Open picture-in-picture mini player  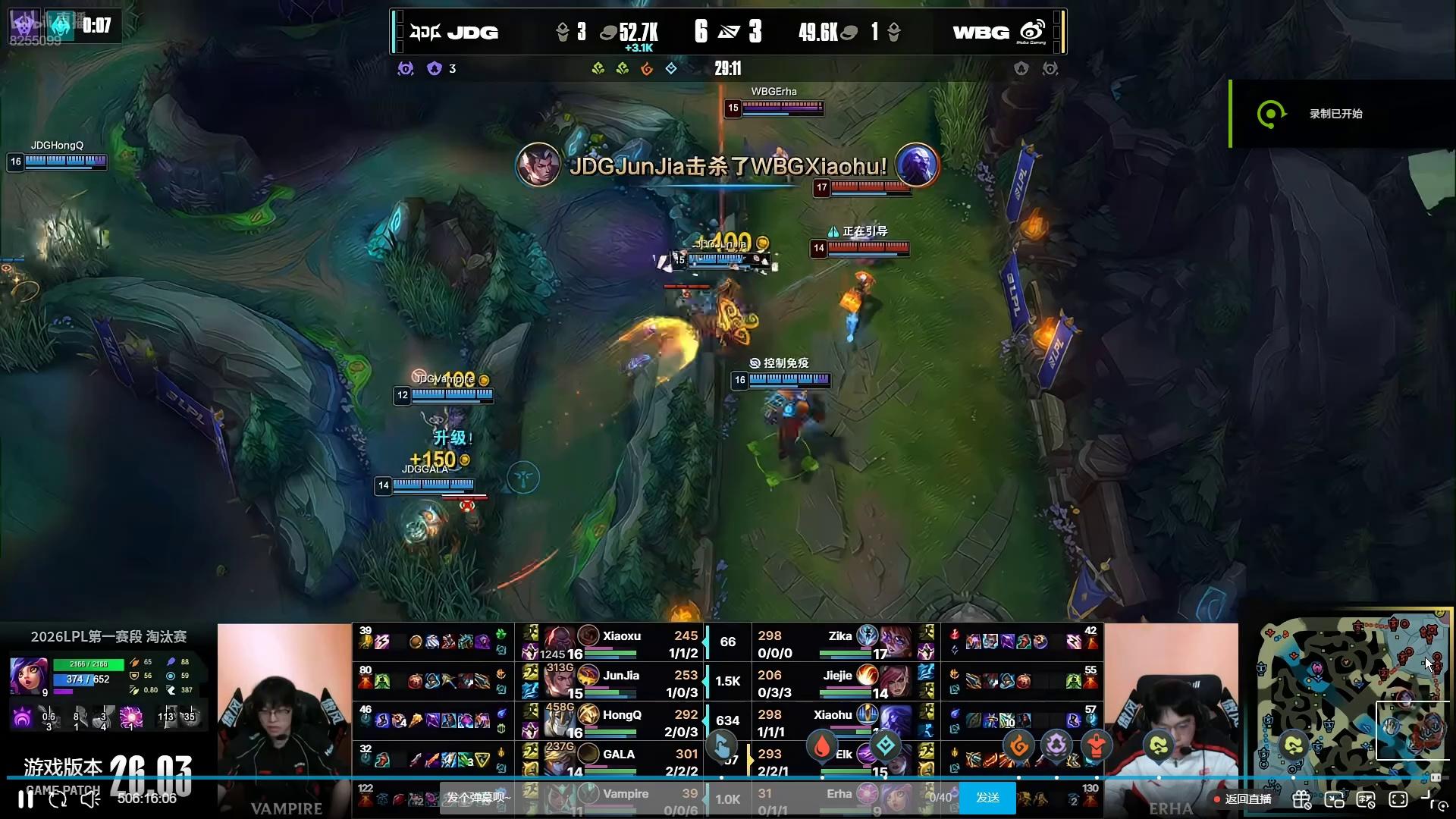click(1334, 799)
